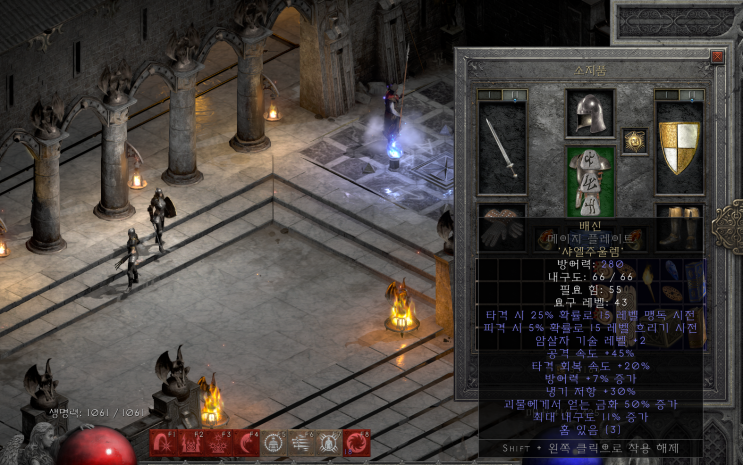Pick up the rune-socketed body armor
This screenshot has height=465, width=743.
coord(590,180)
